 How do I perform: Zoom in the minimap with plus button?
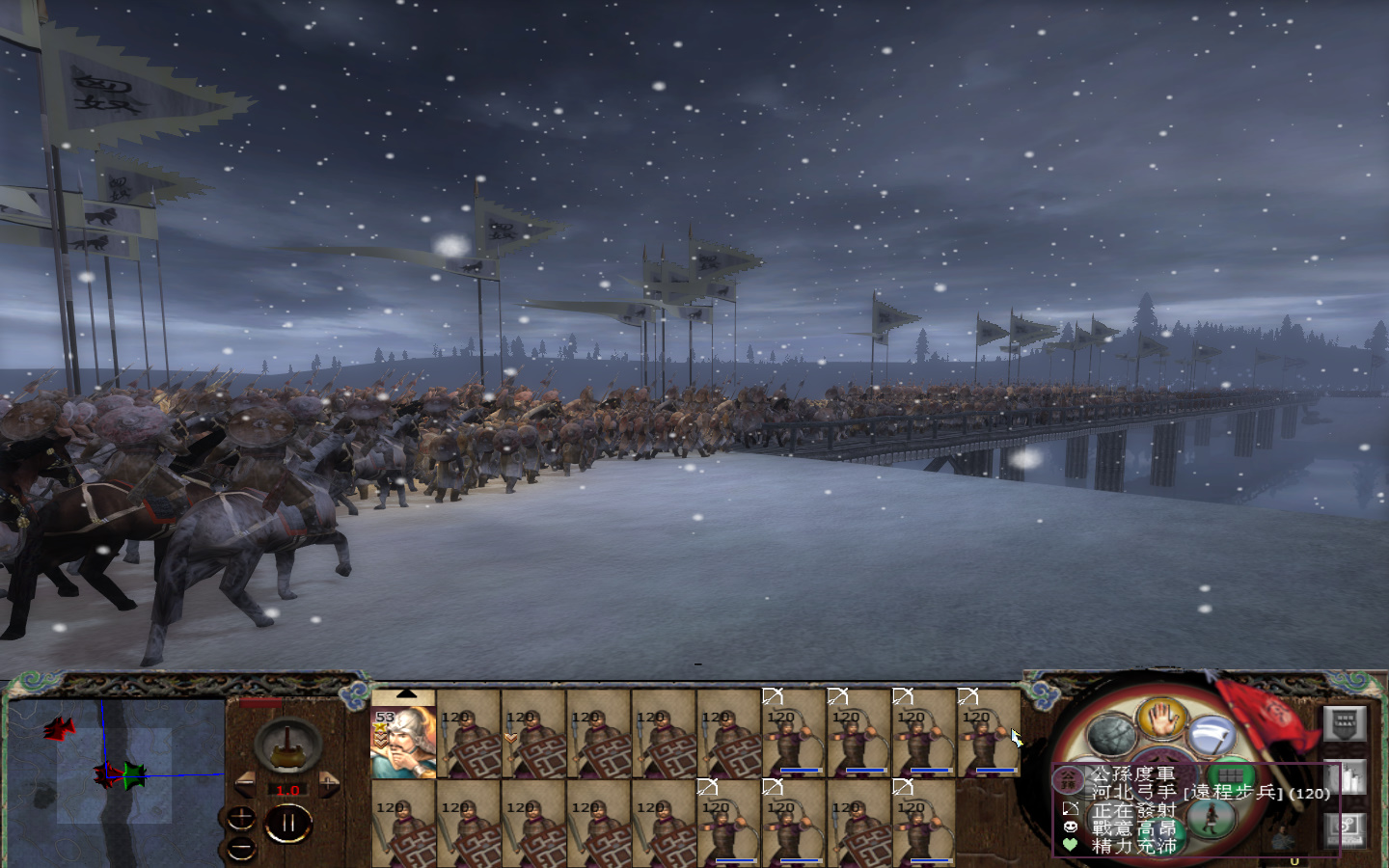[241, 818]
